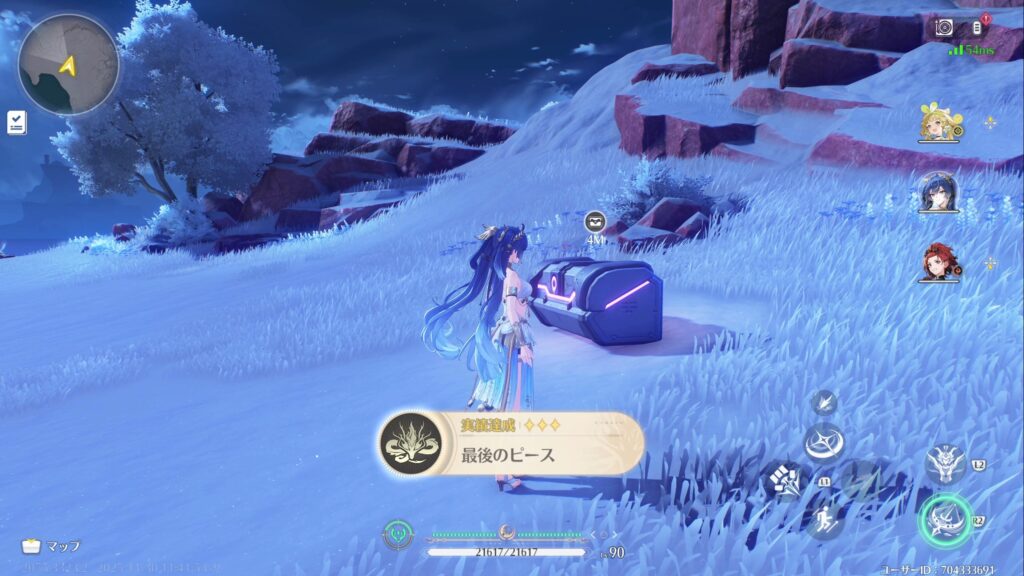Switch to the dark-blue-haired party character
Viewport: 1024px width, 576px height.
[x=939, y=192]
